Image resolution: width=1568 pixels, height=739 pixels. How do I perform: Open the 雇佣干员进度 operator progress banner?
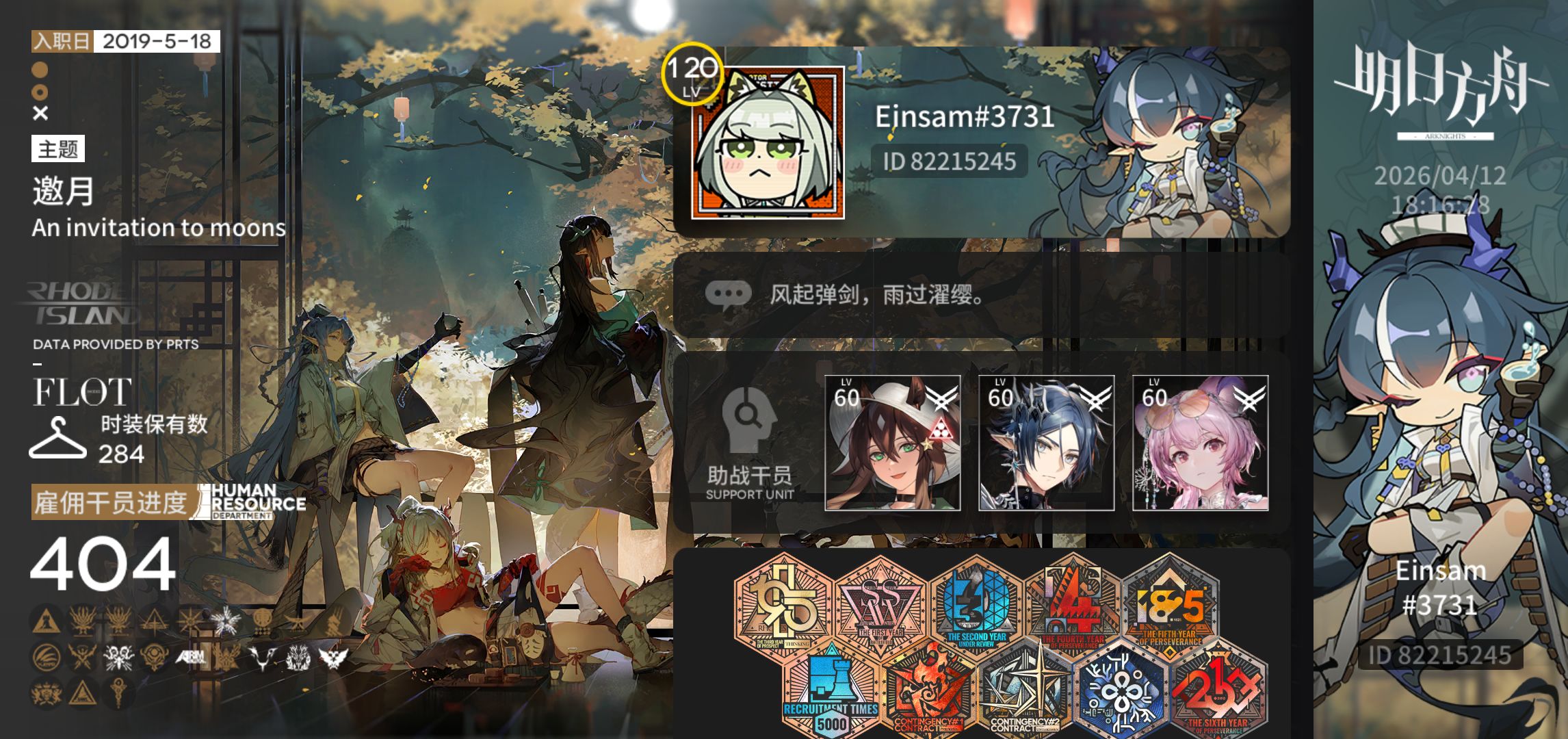pyautogui.click(x=111, y=503)
